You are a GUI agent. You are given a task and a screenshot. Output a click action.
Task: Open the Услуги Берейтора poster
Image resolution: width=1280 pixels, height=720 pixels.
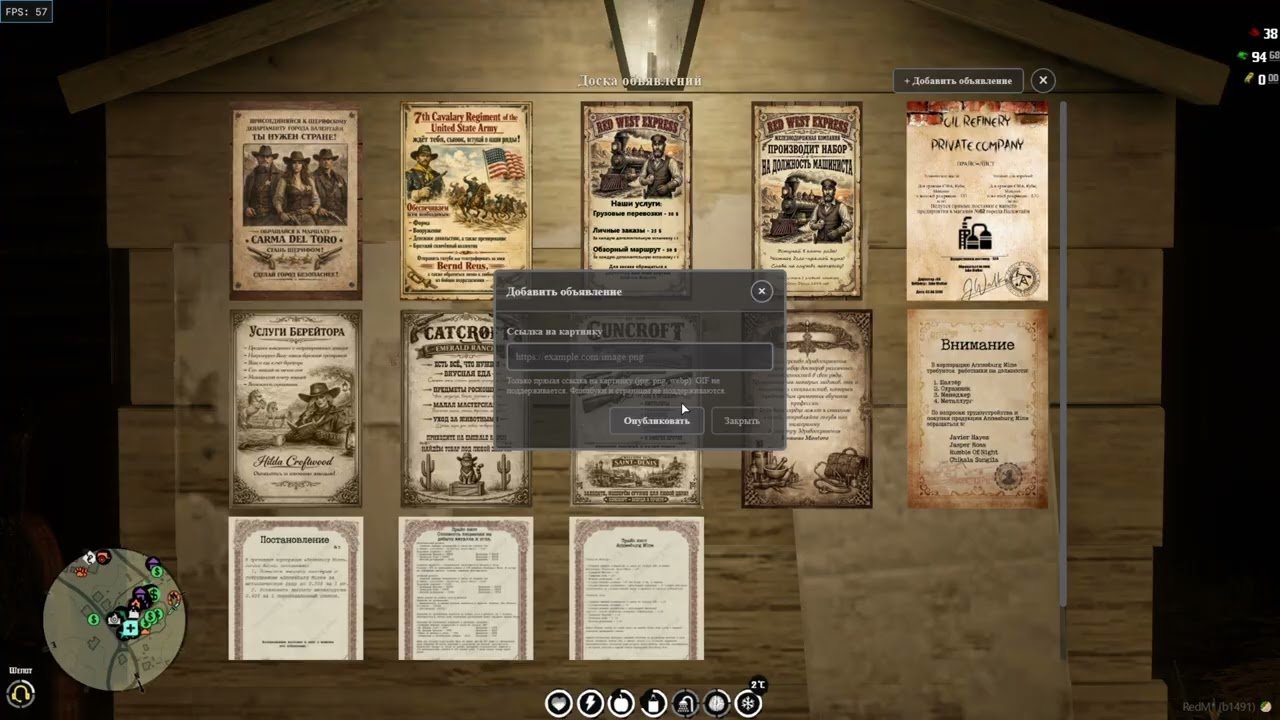pyautogui.click(x=296, y=408)
